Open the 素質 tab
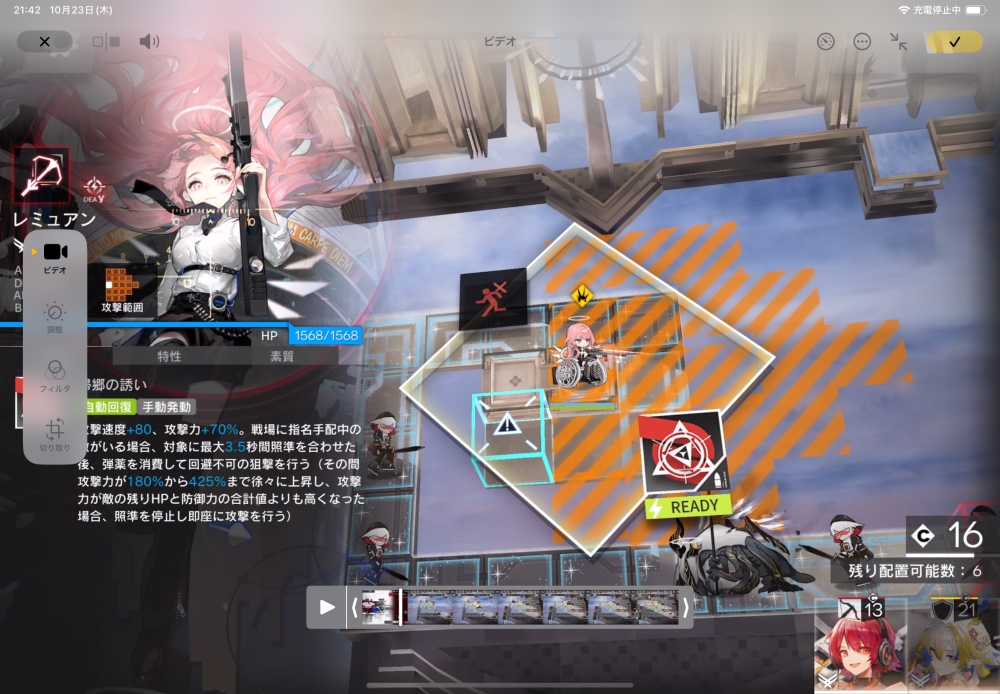Screen dimensions: 1000x694 coord(282,356)
